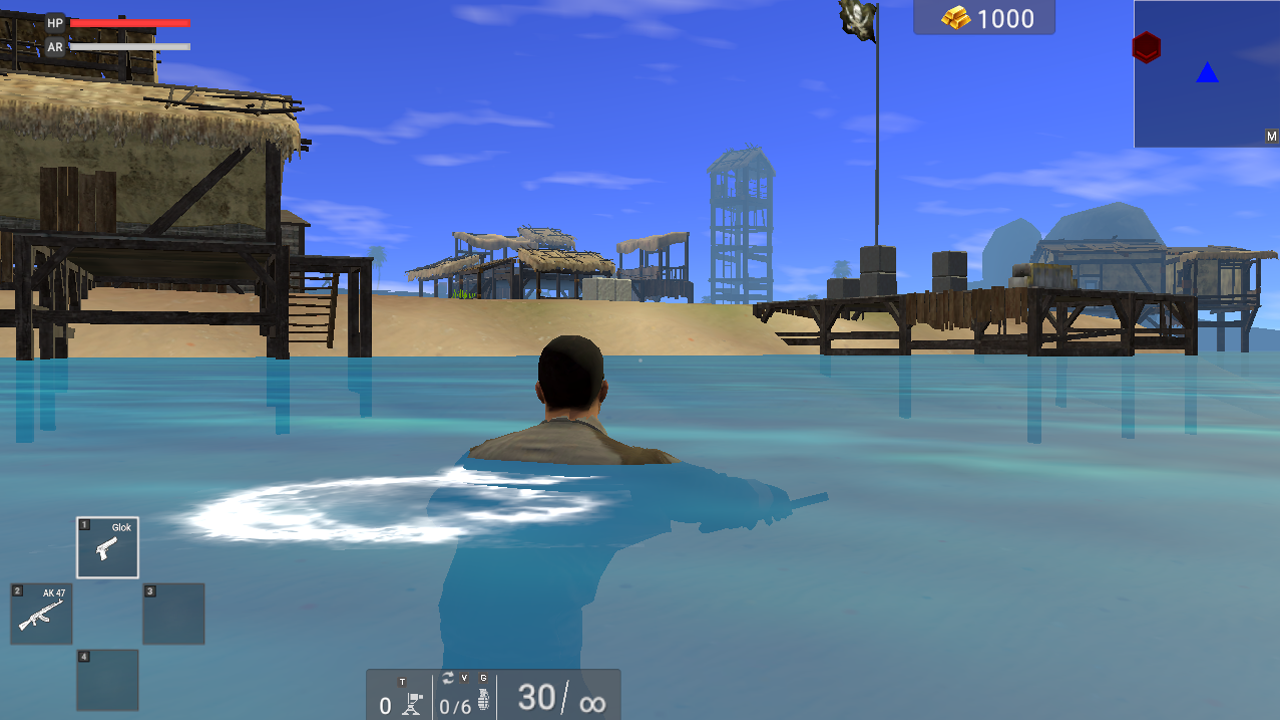Expand the bottom ammo status bar
This screenshot has width=1280, height=720.
(496, 695)
